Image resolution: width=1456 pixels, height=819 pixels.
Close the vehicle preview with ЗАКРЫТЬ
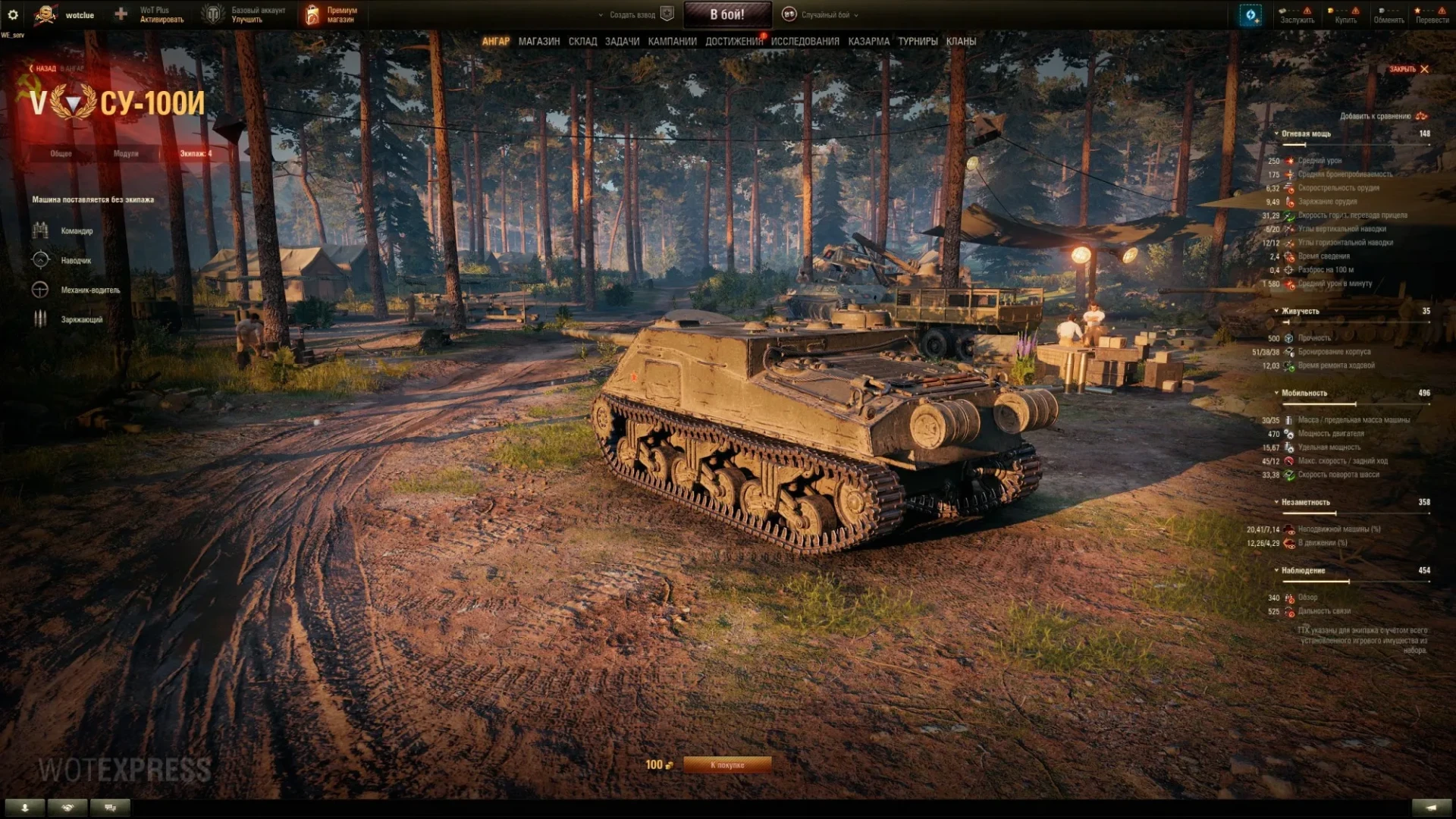(x=1408, y=69)
